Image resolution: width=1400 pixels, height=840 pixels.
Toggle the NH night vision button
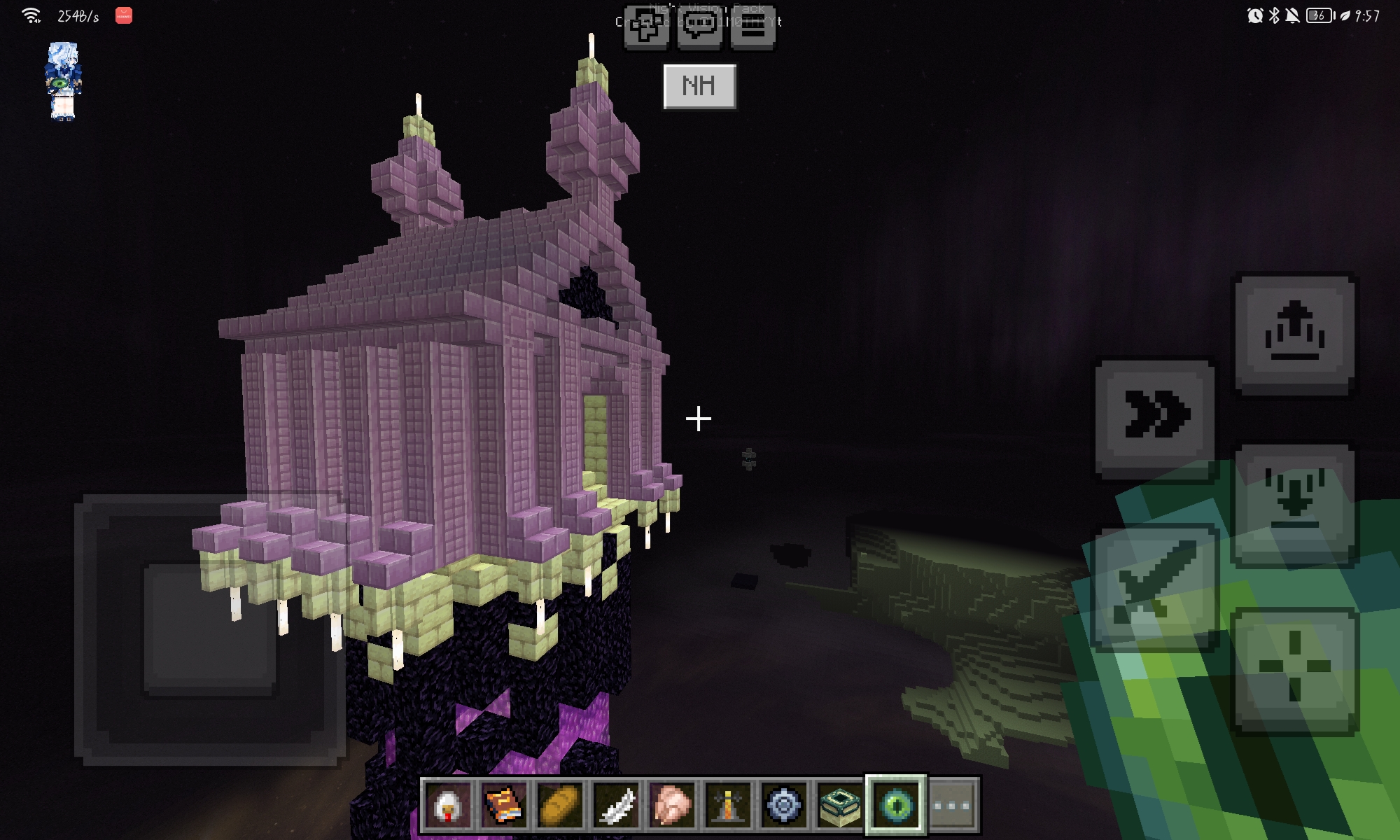pyautogui.click(x=699, y=87)
